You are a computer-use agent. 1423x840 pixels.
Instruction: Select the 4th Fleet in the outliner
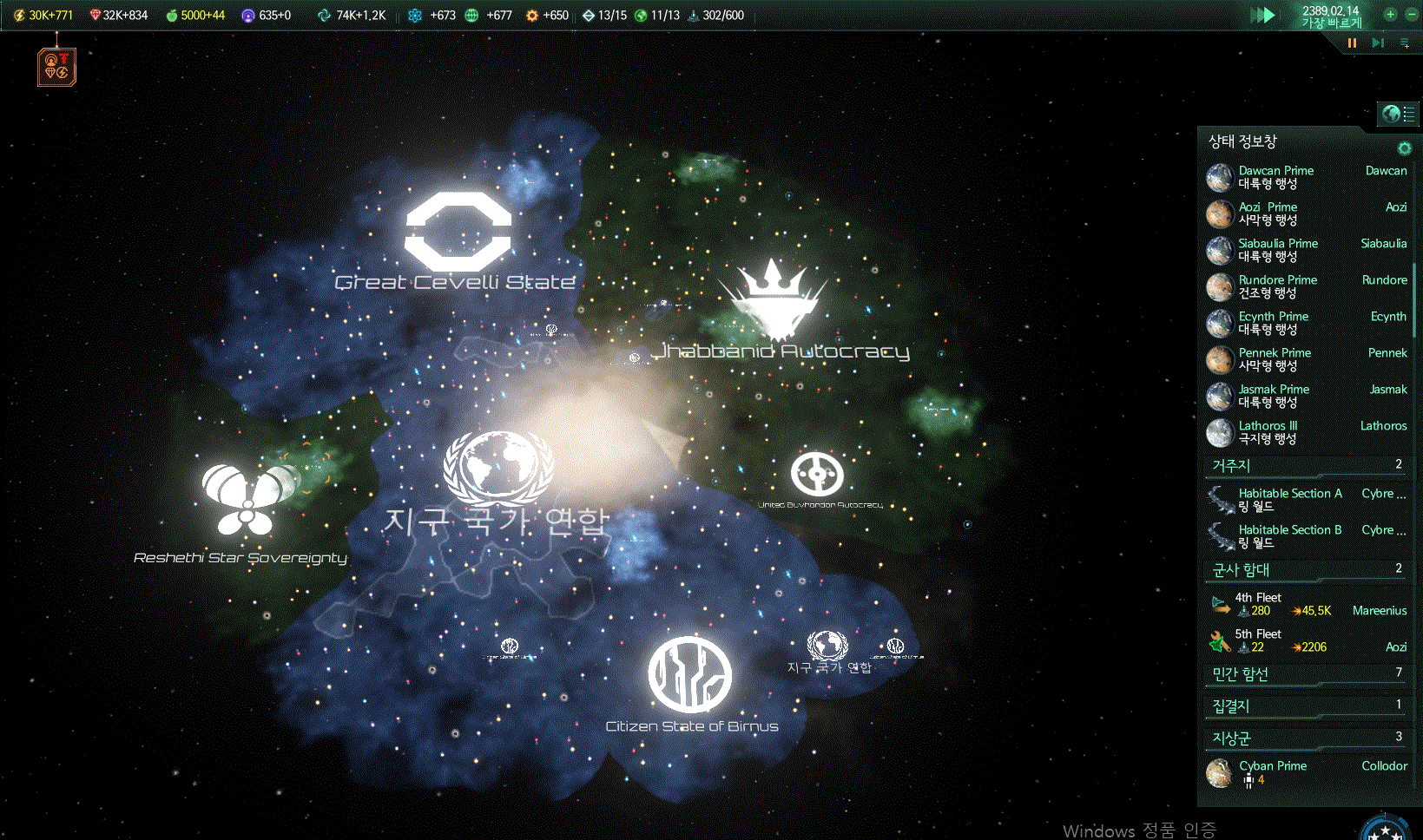coord(1259,604)
